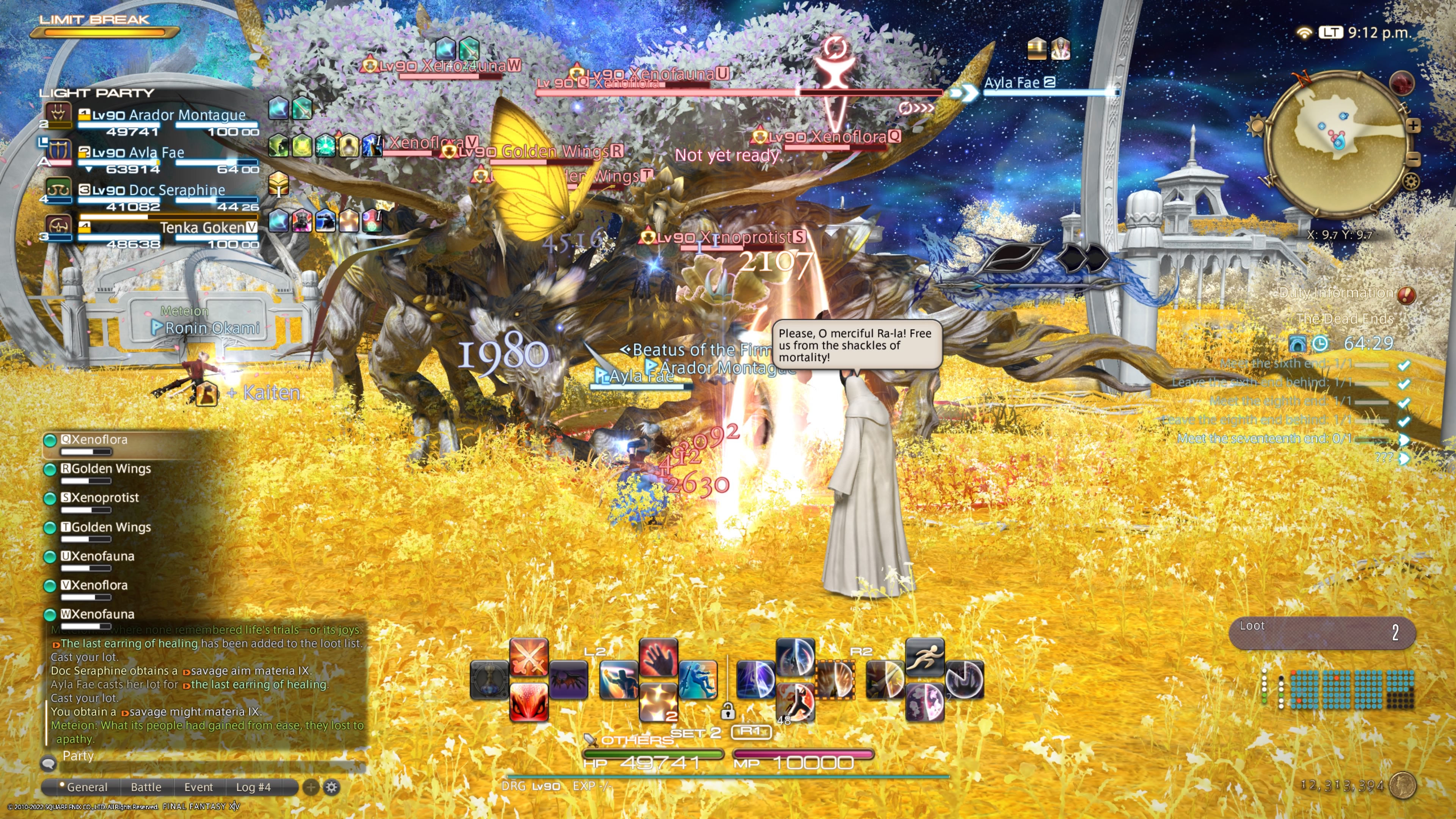
Task: Zoom in on the minimap
Action: 1413,126
